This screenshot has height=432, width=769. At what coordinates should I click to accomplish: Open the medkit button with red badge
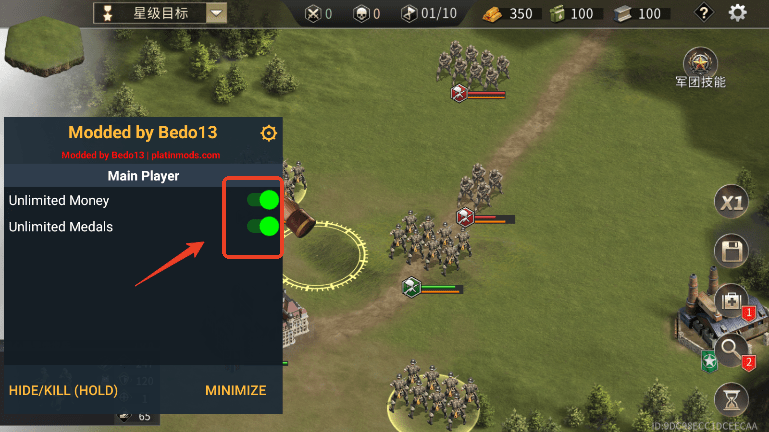click(732, 299)
